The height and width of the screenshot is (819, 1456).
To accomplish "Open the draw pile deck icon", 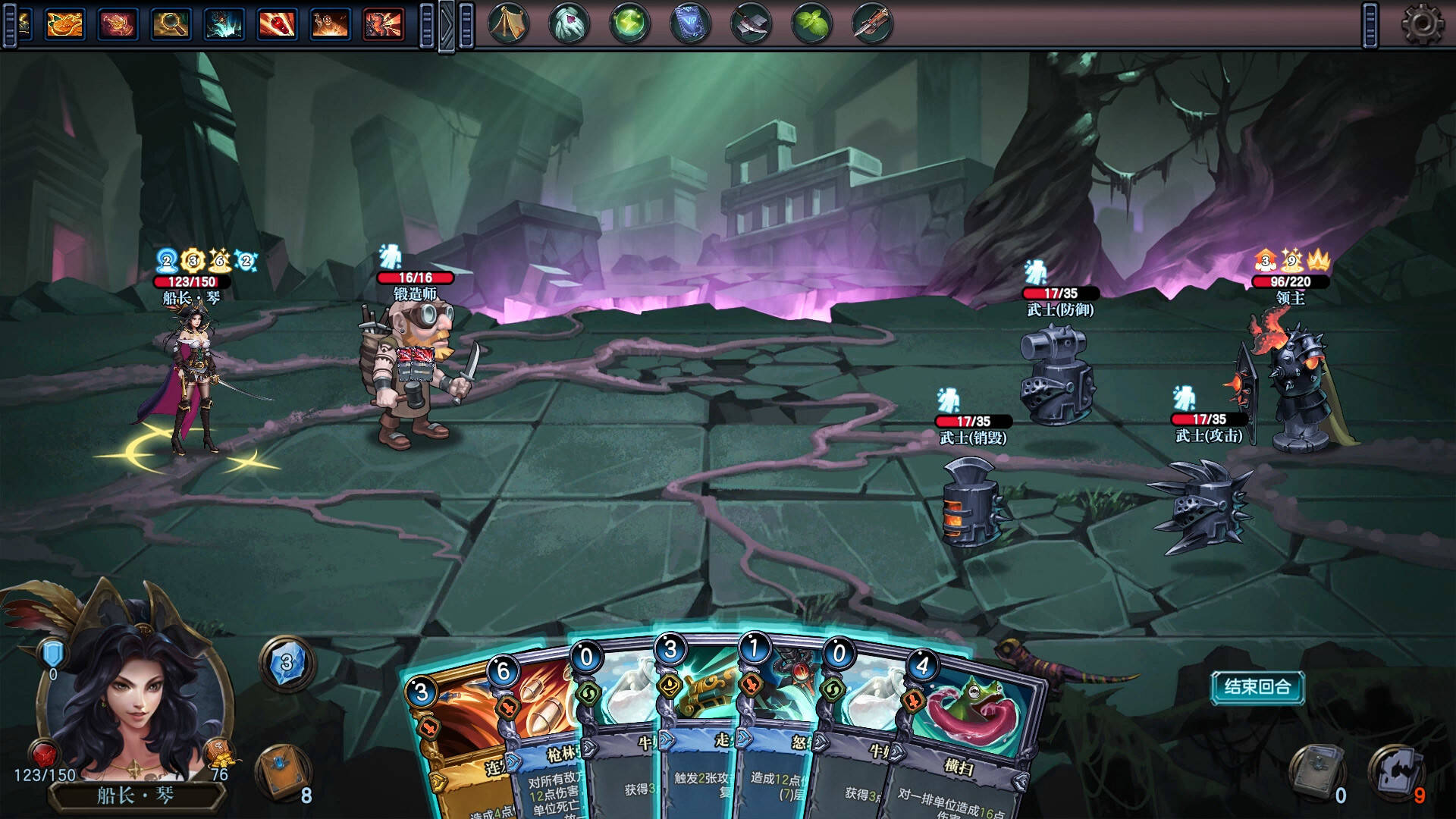I will click(285, 772).
